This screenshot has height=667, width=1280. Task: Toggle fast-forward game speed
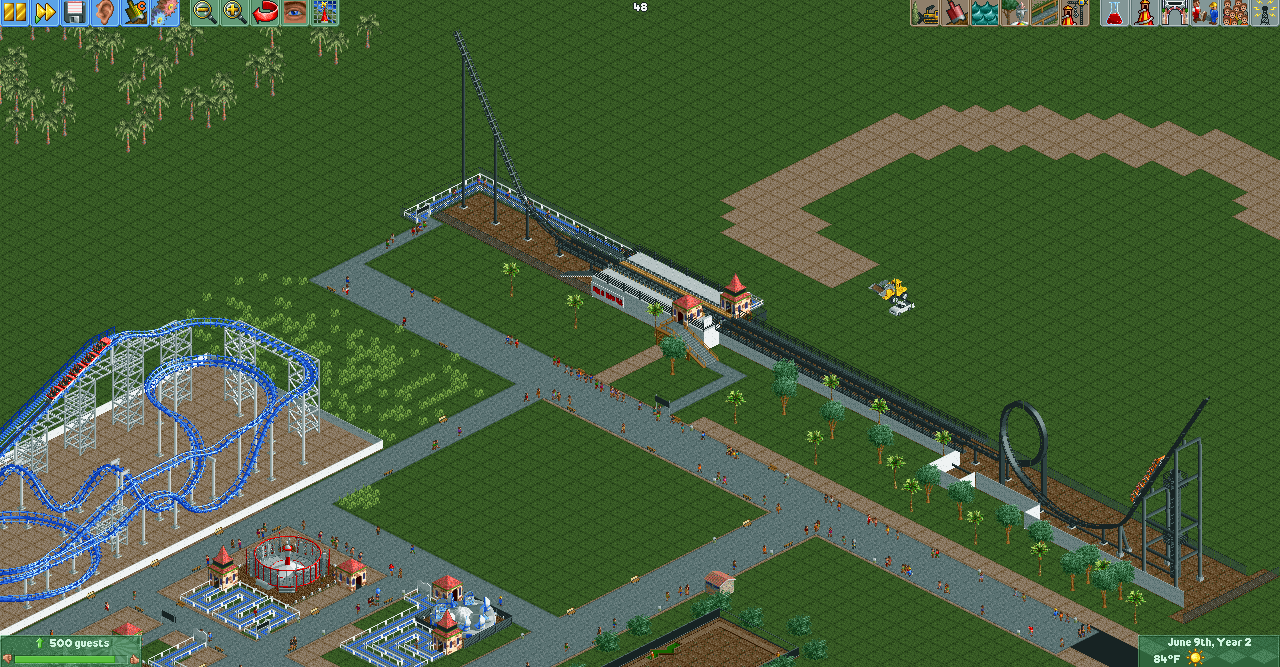(45, 12)
